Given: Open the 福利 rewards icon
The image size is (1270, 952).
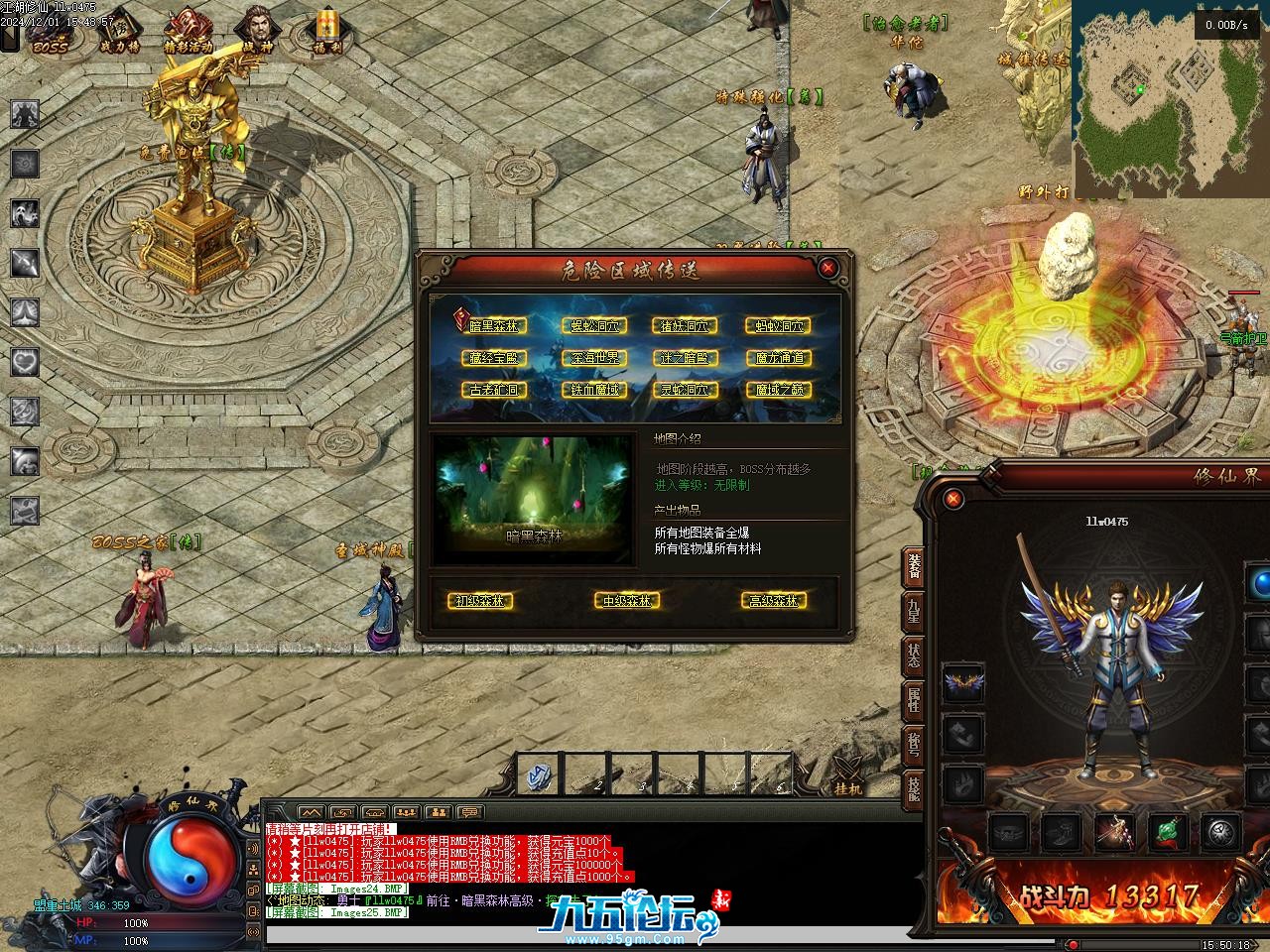Looking at the screenshot, I should click(x=323, y=32).
